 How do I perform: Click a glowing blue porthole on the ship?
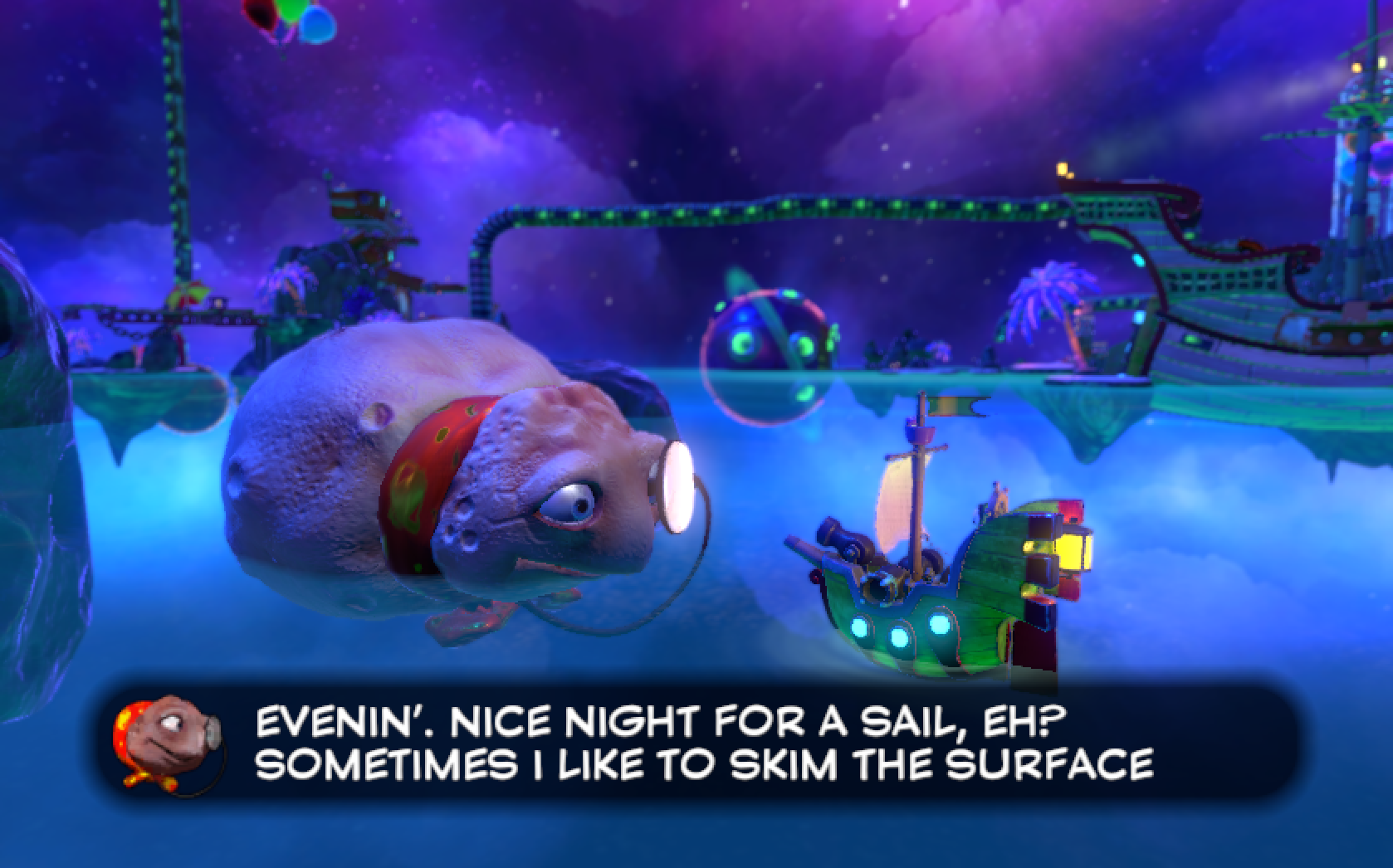[899, 637]
